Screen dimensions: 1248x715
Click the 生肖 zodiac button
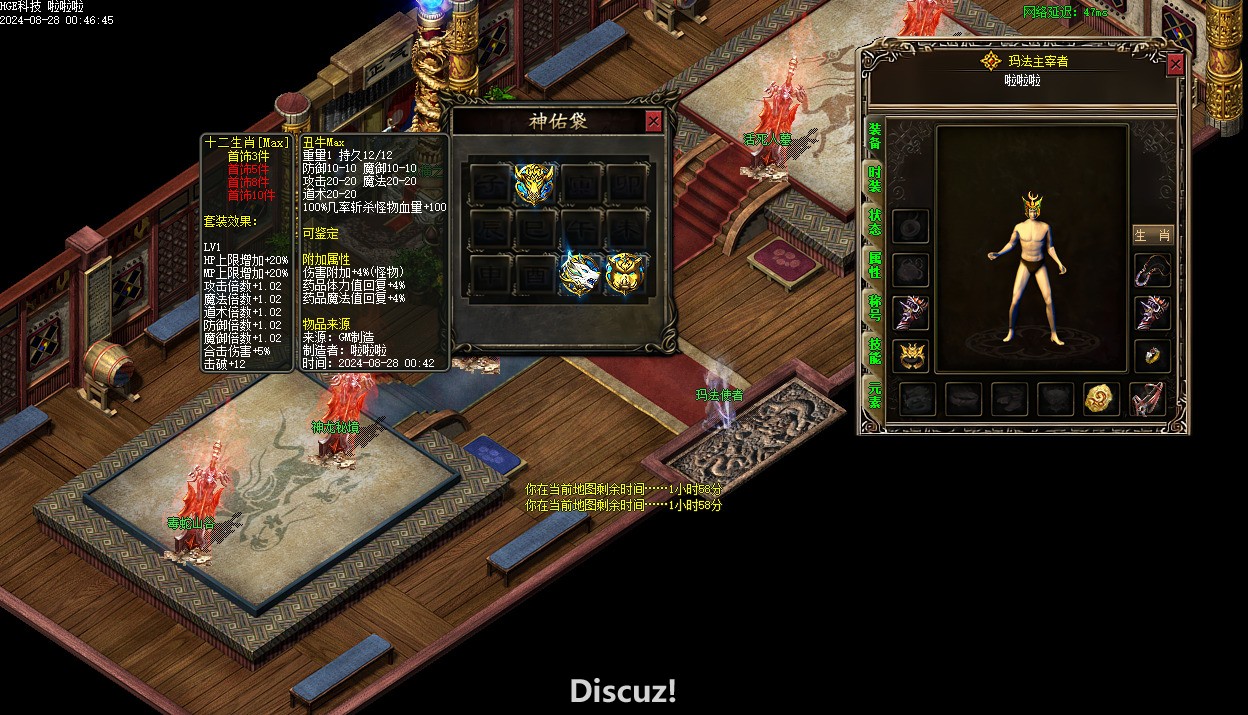pyautogui.click(x=1152, y=235)
